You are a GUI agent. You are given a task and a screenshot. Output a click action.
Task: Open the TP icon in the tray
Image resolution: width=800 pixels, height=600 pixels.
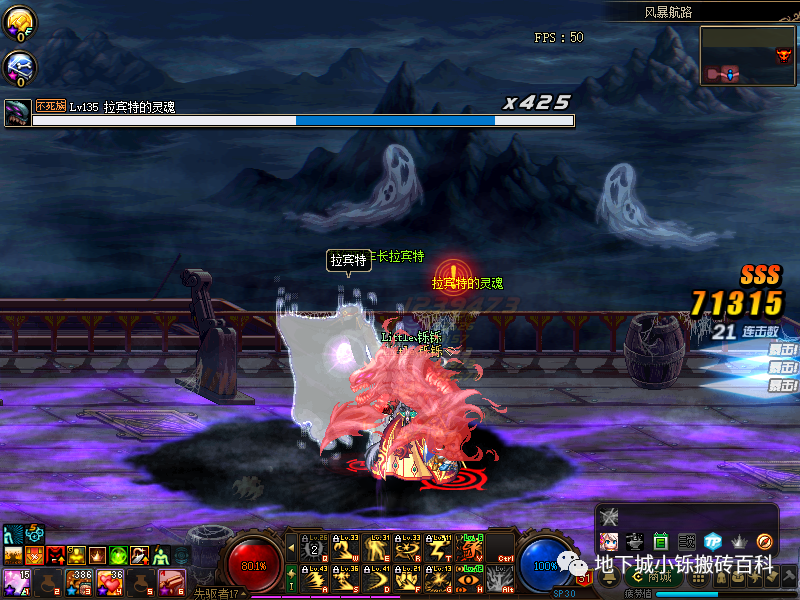pyautogui.click(x=713, y=541)
